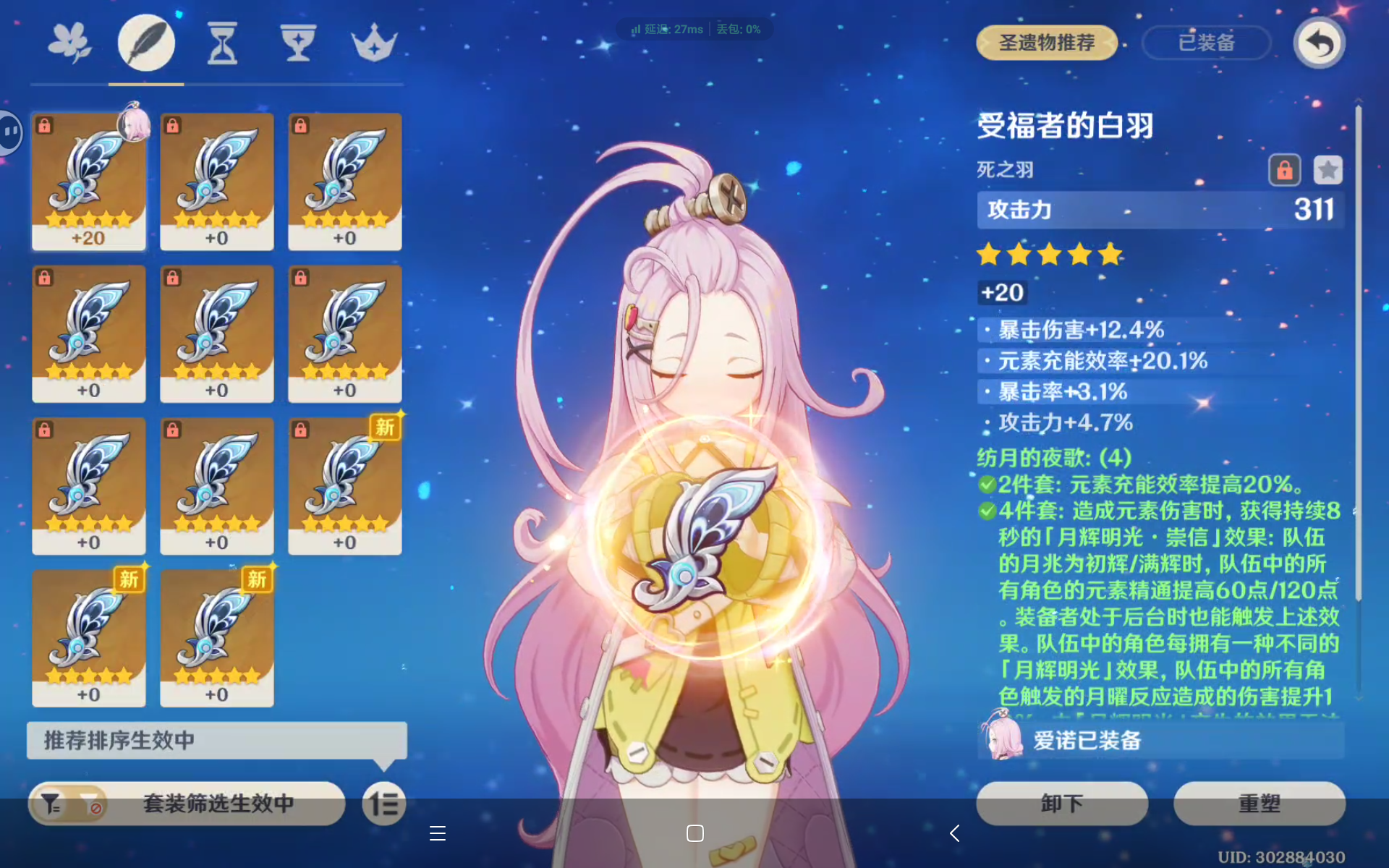Open the Circlet of Logos category
This screenshot has width=1389, height=868.
(373, 42)
